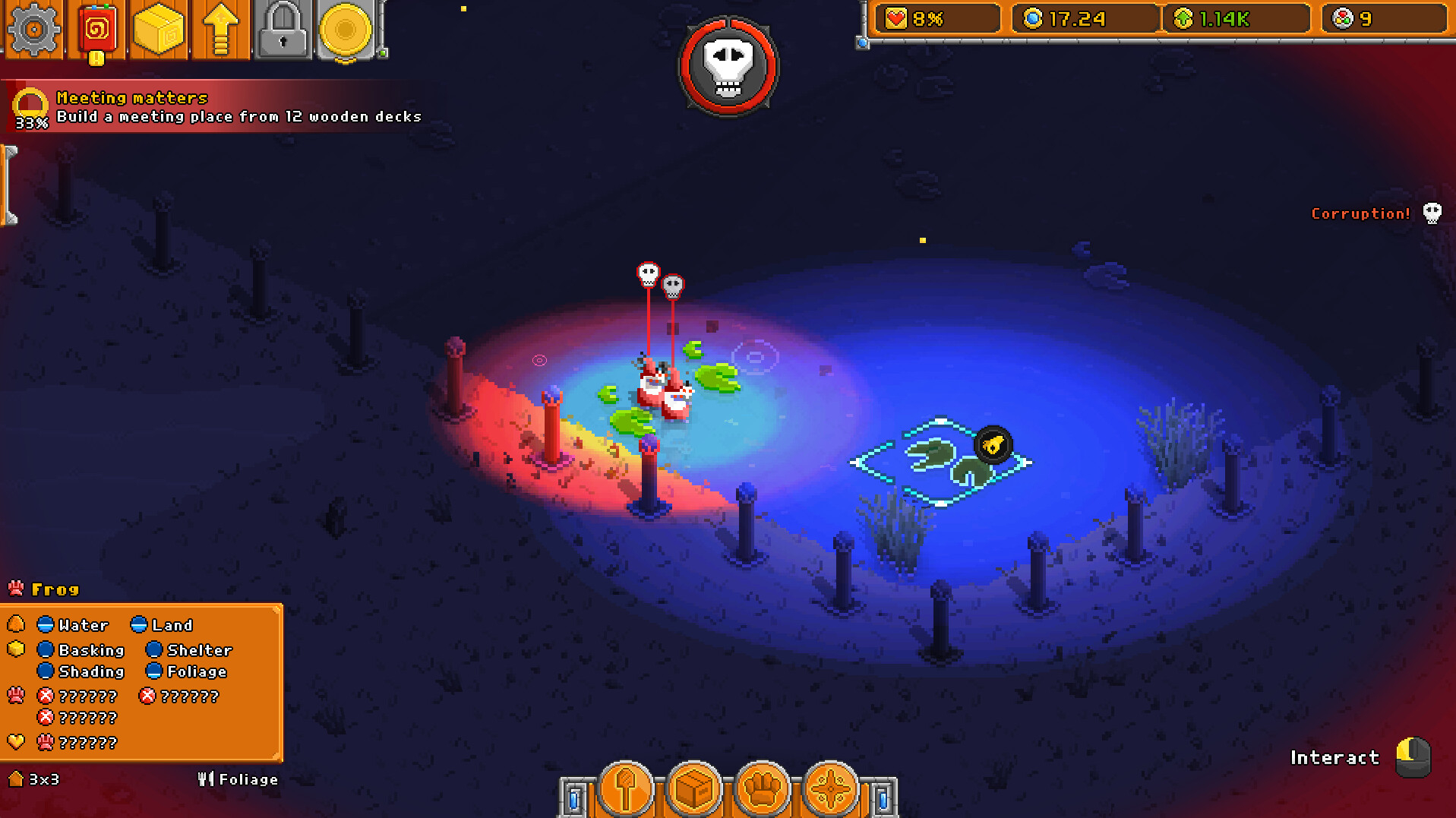Open the red quest journal
Viewport: 1456px width, 818px height.
[96, 30]
